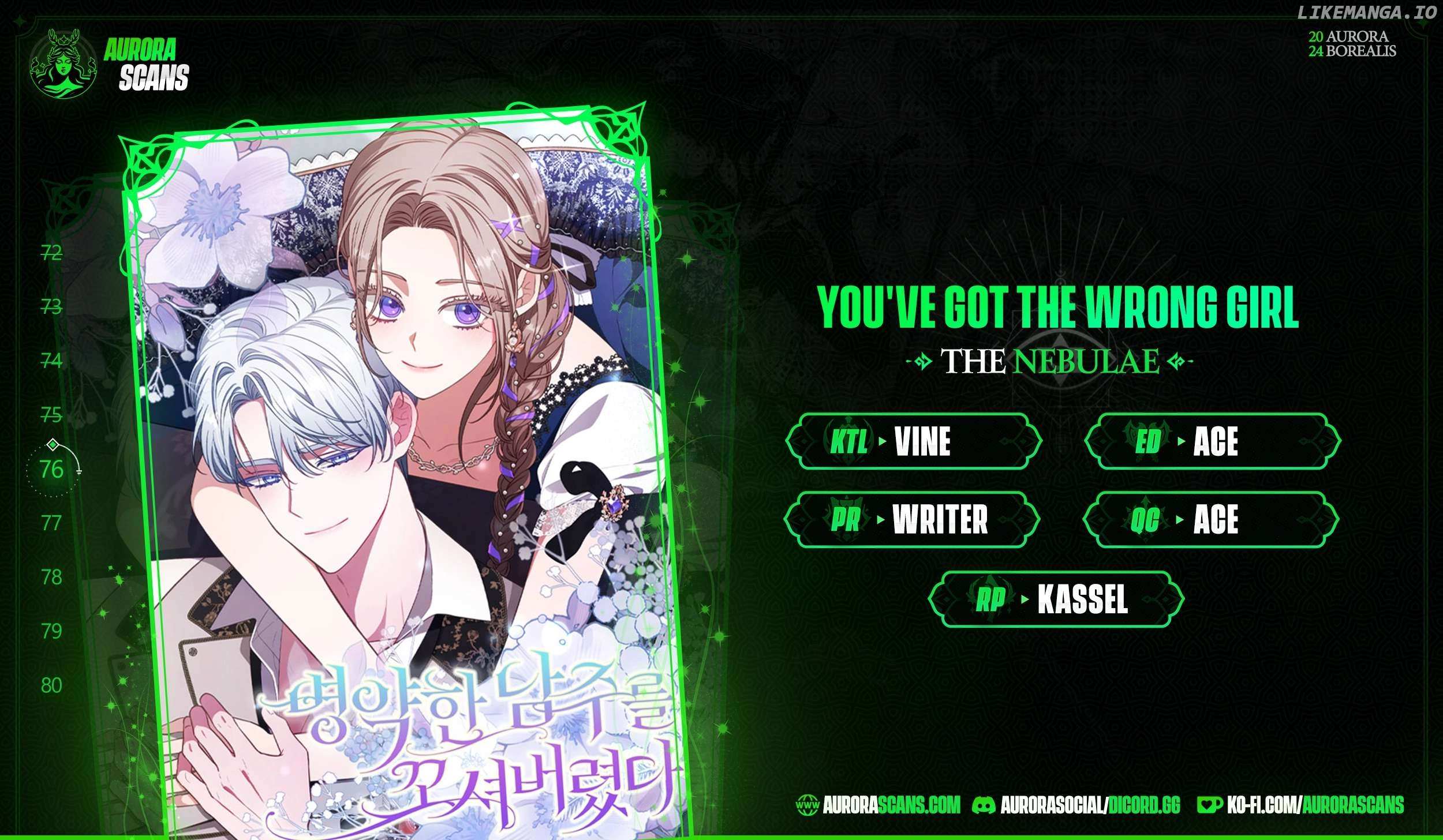Go back to chapter 72
The image size is (1443, 840).
(x=51, y=252)
